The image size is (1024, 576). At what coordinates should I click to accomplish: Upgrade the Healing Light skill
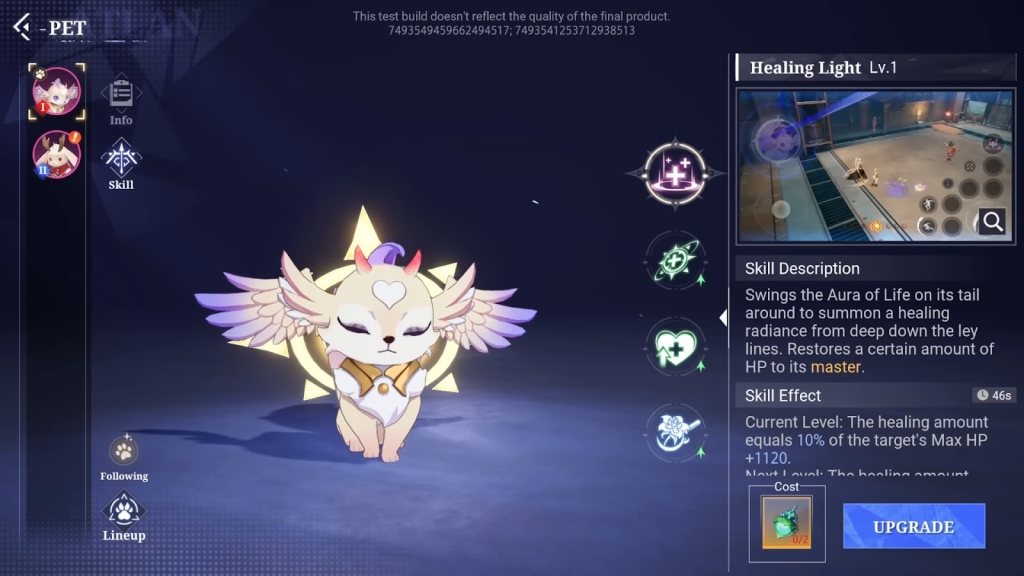913,526
